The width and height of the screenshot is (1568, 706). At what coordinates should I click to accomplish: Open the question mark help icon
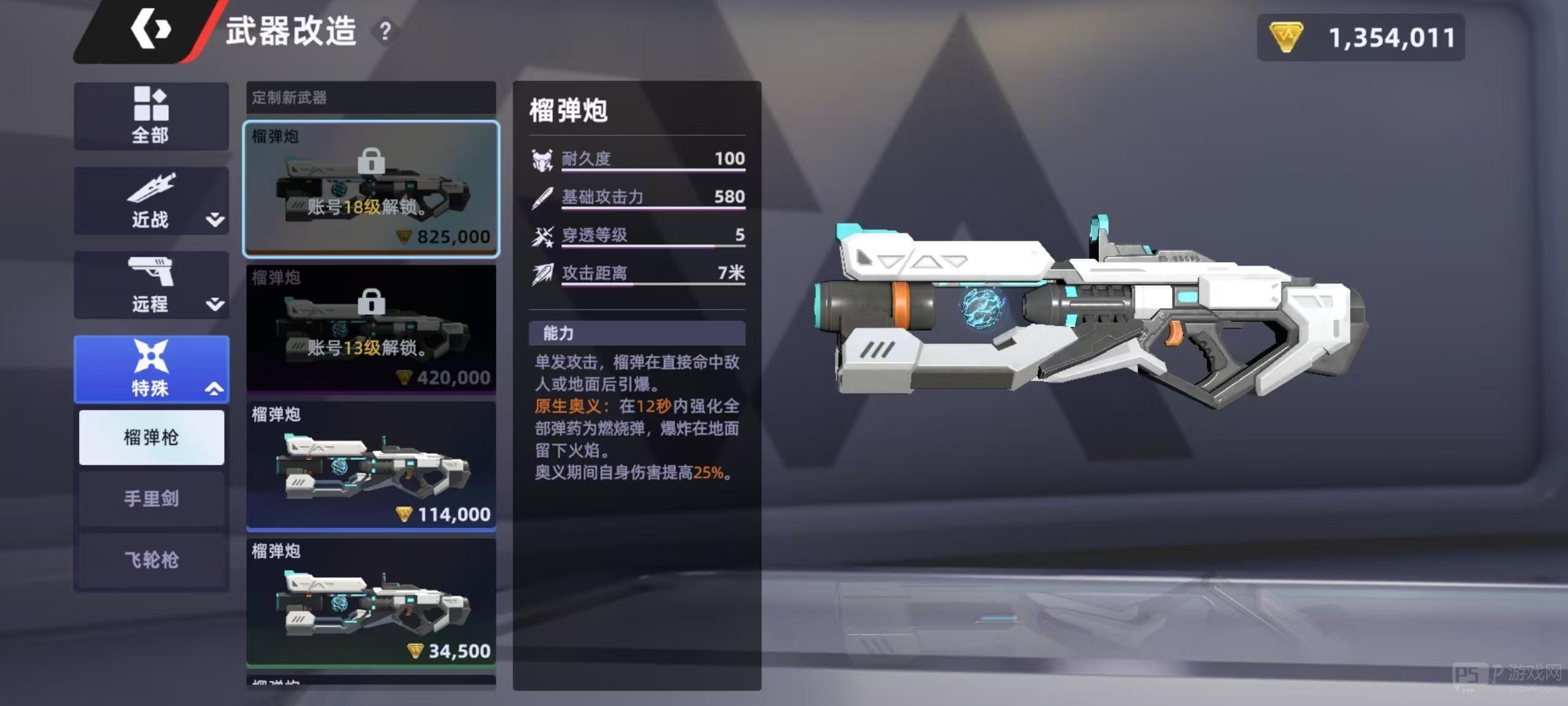(x=384, y=31)
